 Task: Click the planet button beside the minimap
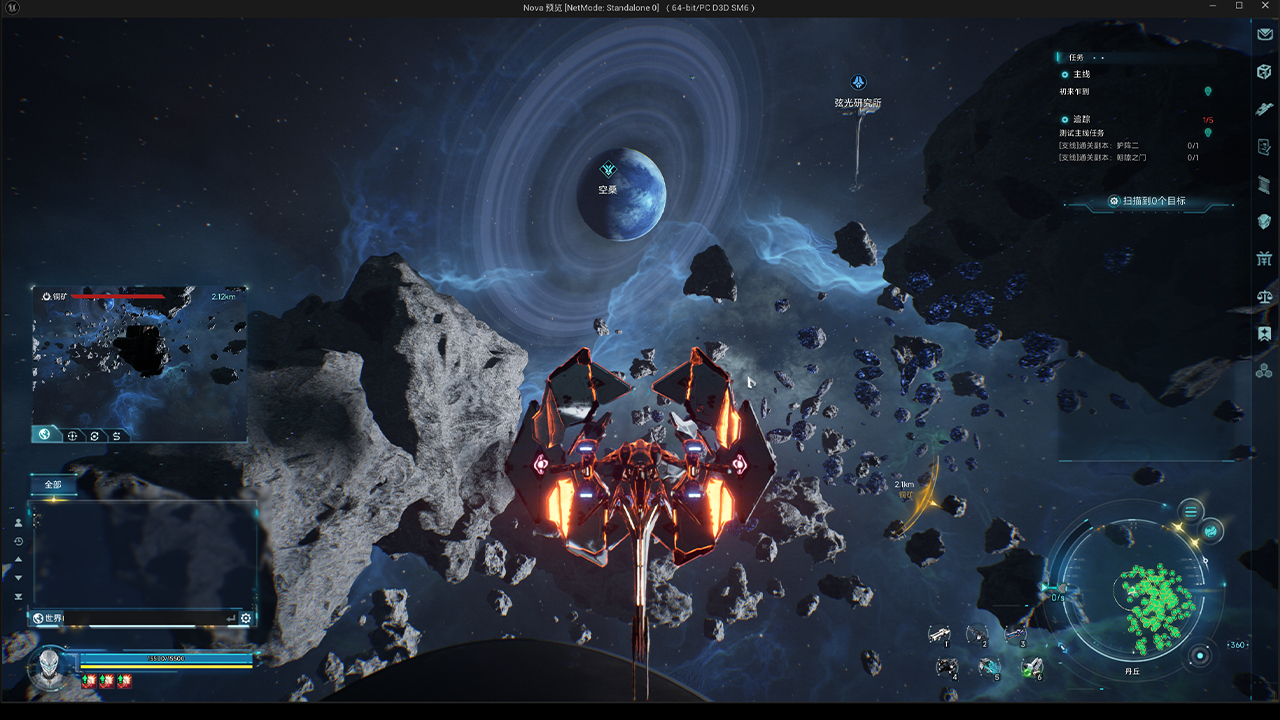pyautogui.click(x=1211, y=530)
